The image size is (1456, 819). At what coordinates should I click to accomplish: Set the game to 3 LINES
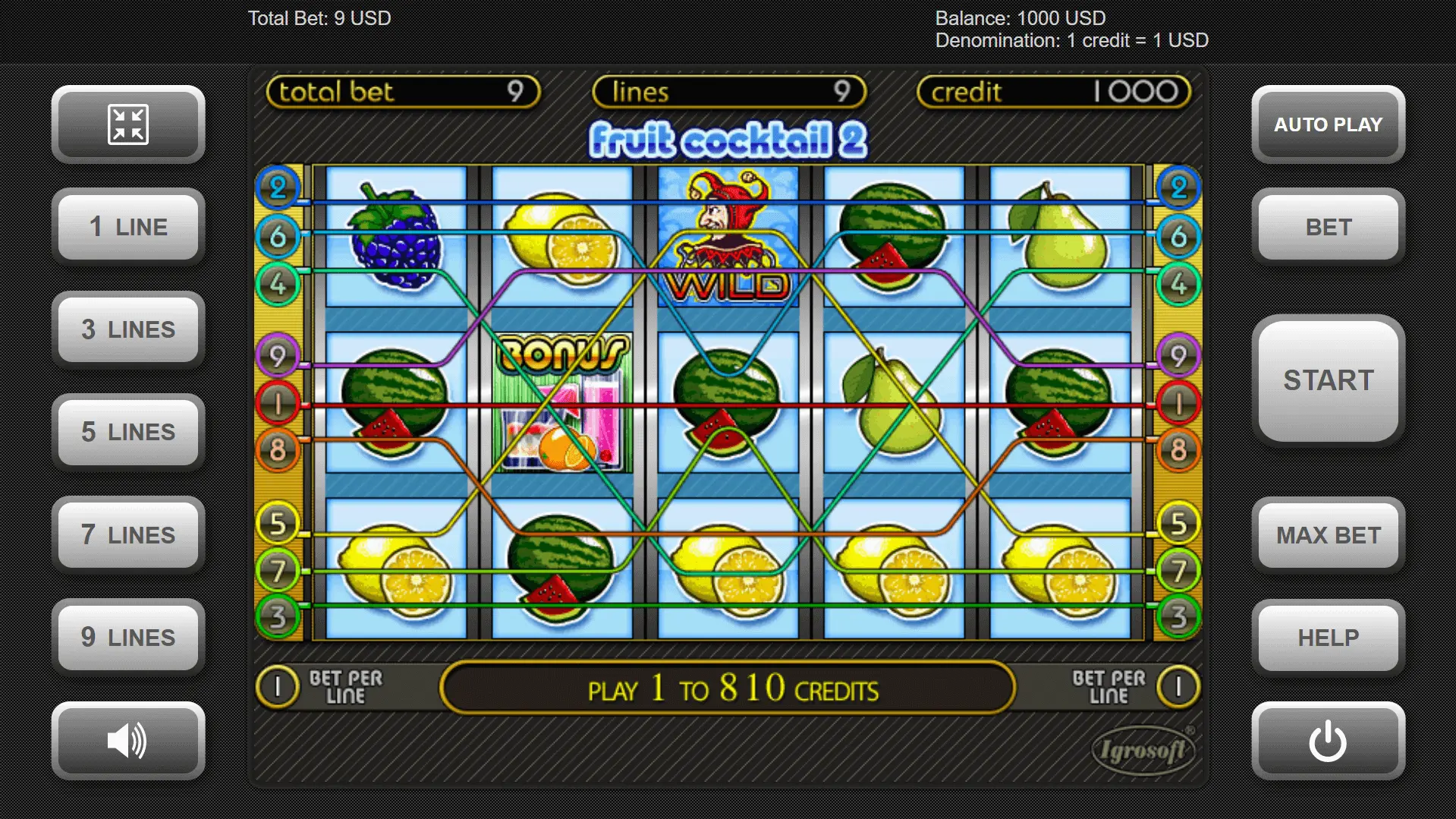coord(128,329)
